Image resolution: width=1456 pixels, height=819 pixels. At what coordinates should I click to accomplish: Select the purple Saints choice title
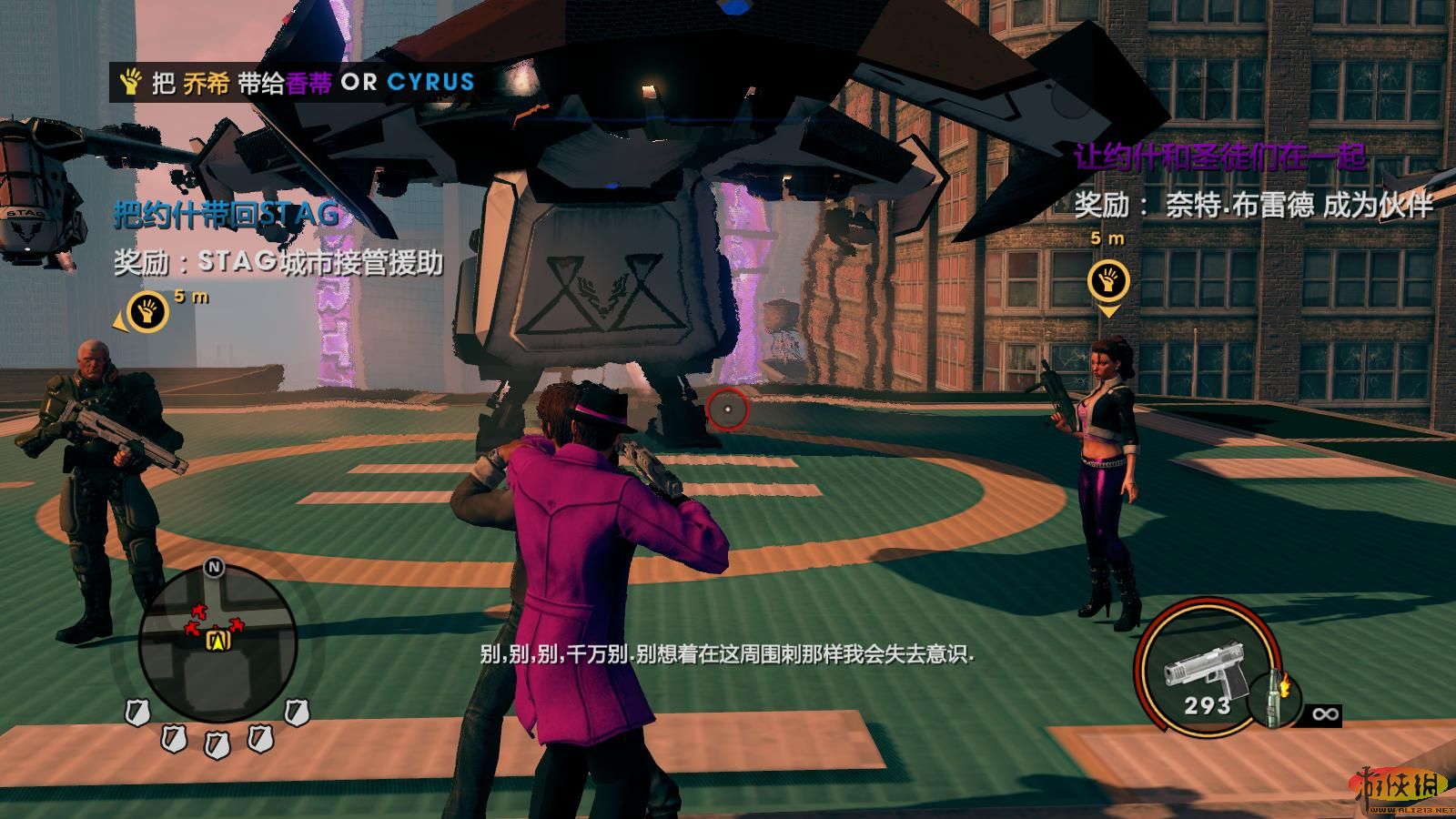pos(1220,157)
